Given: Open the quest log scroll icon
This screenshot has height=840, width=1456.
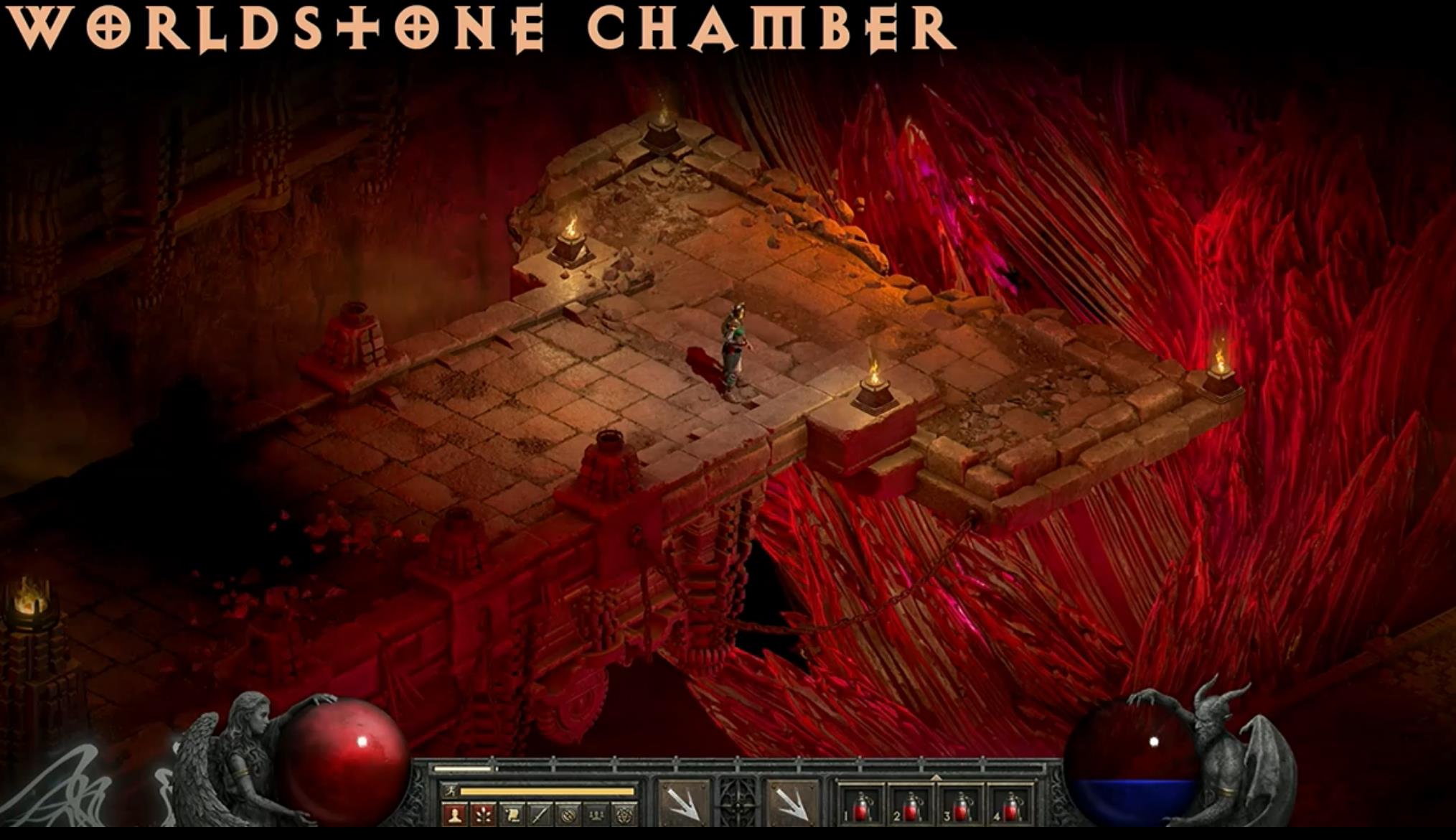Looking at the screenshot, I should pyautogui.click(x=511, y=814).
